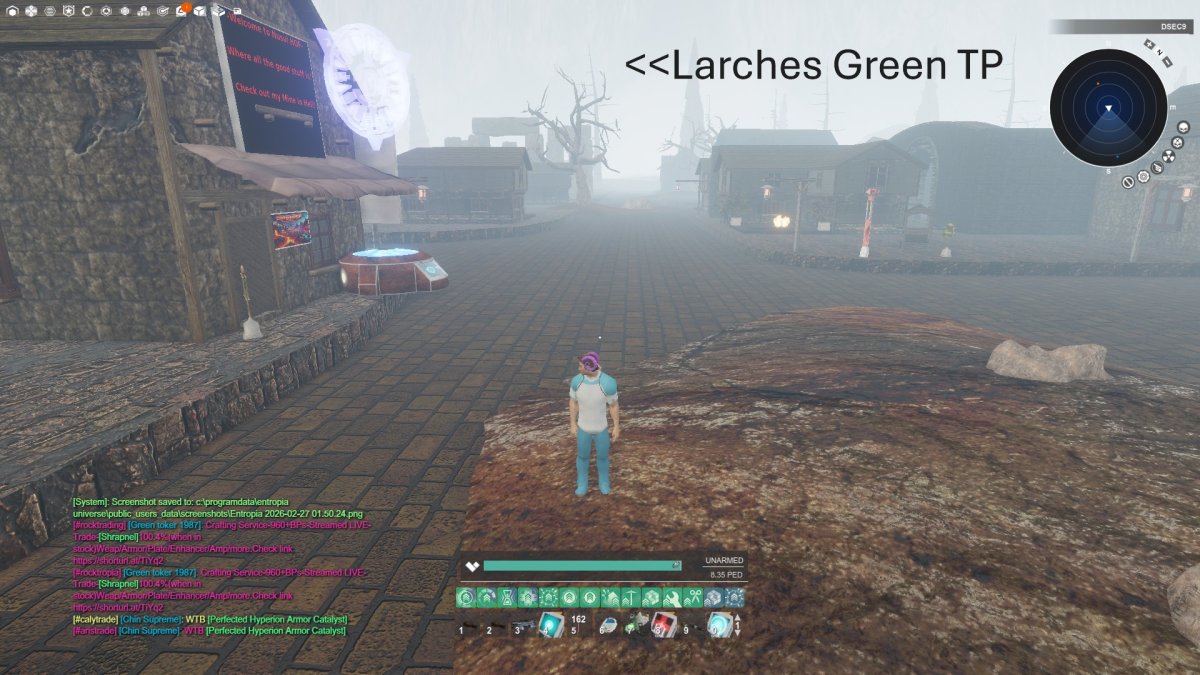1200x675 pixels.
Task: Open the single cube icon in top toolbar
Action: [200, 11]
